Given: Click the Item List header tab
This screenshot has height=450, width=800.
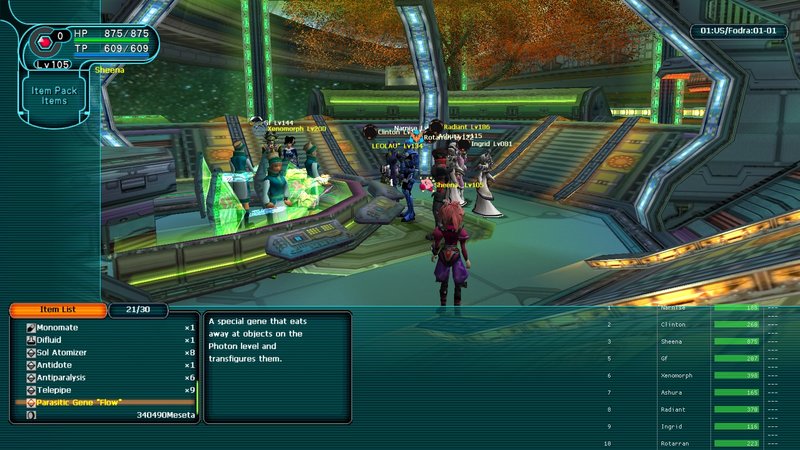Looking at the screenshot, I should (57, 310).
